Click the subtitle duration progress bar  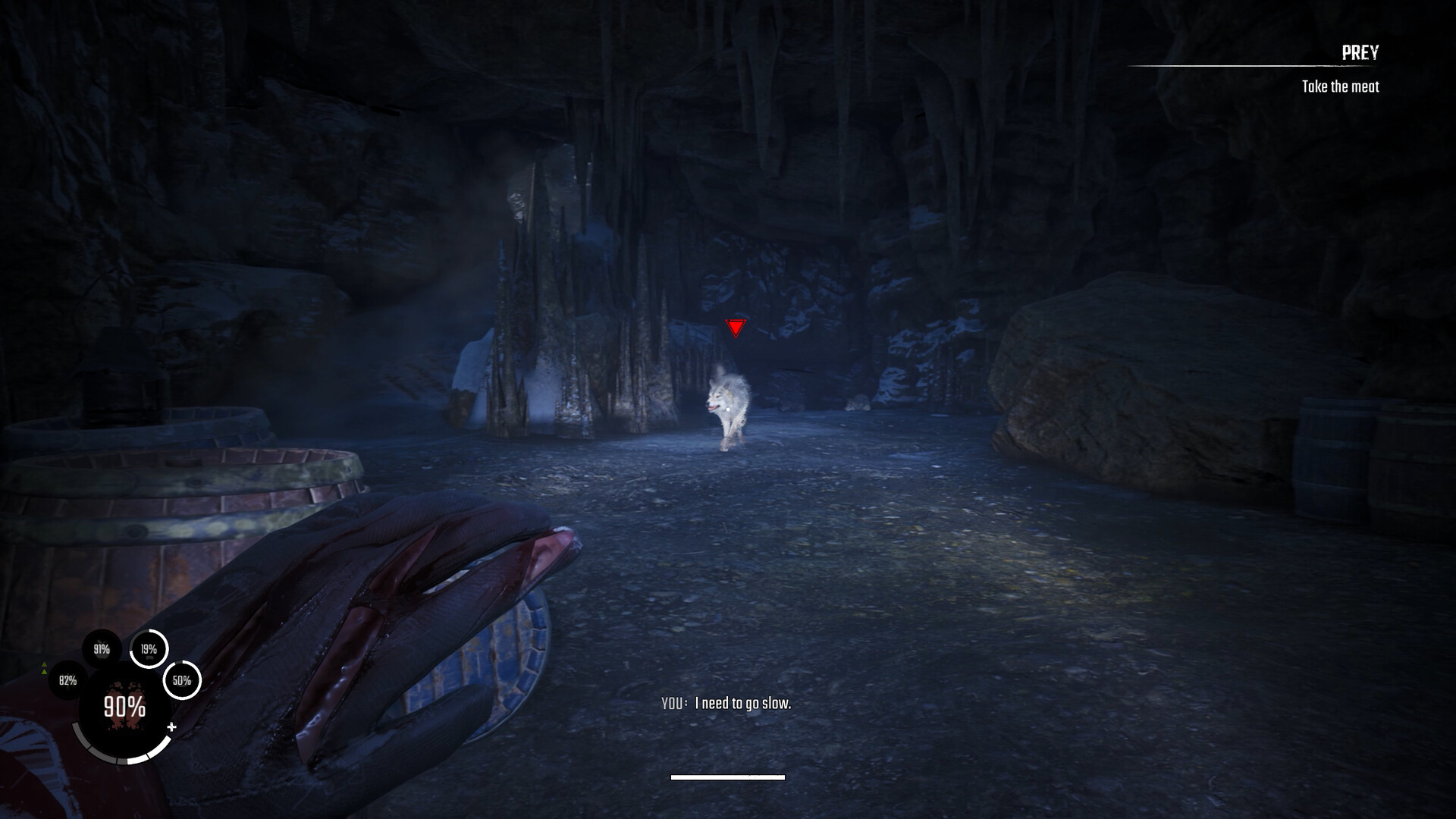pyautogui.click(x=726, y=777)
